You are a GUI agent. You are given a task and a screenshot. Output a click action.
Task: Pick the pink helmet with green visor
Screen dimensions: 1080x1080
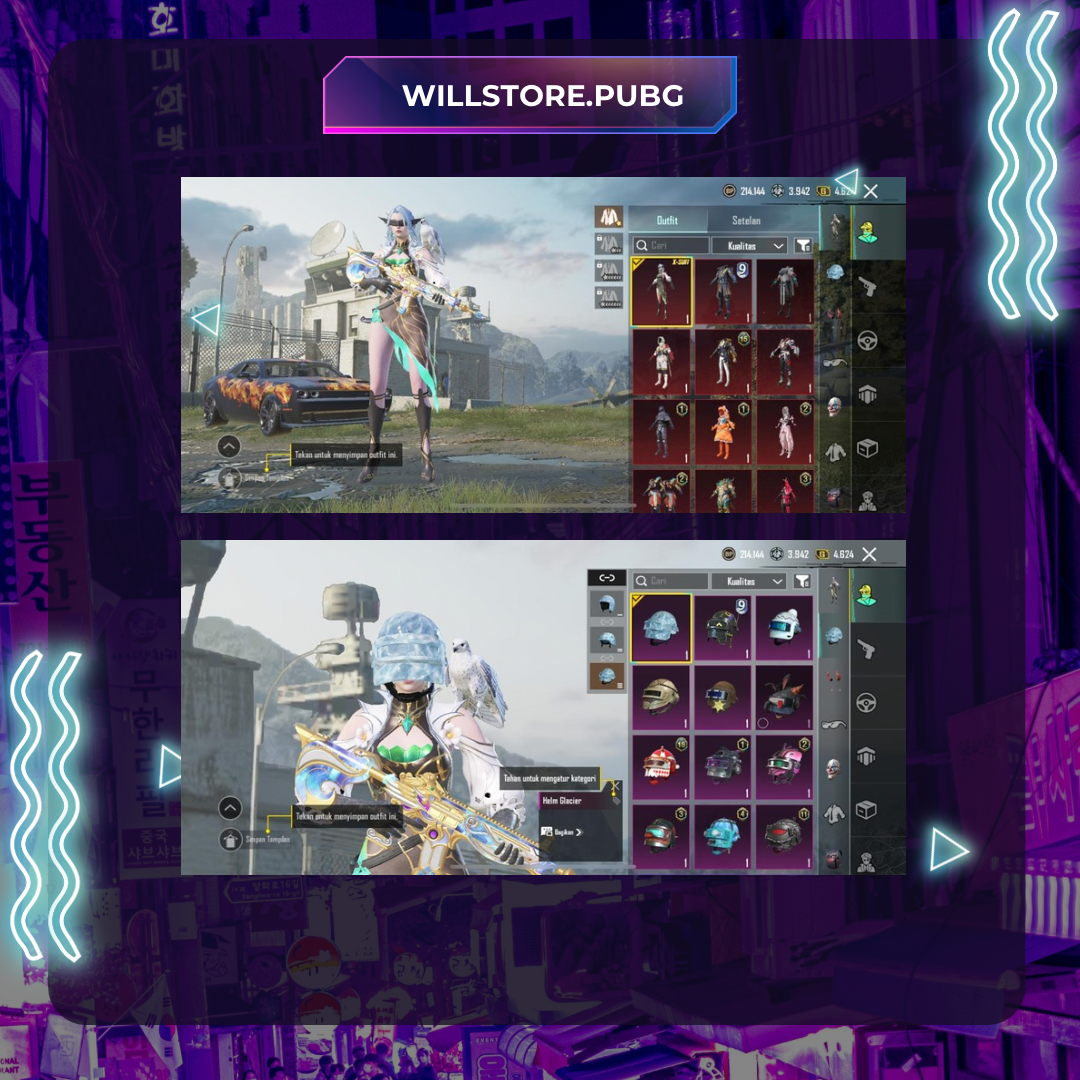783,768
